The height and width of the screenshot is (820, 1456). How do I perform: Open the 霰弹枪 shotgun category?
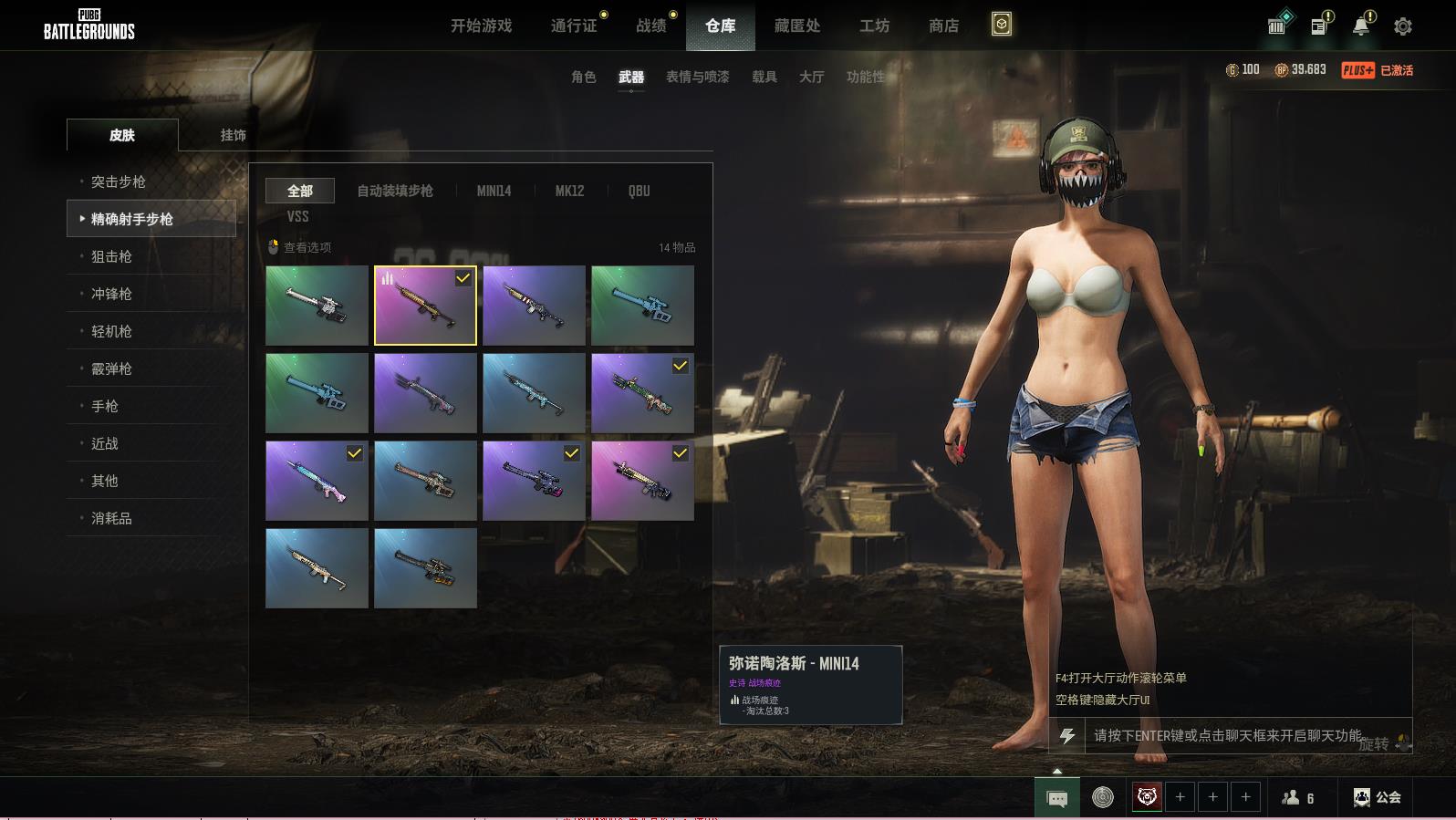[111, 368]
